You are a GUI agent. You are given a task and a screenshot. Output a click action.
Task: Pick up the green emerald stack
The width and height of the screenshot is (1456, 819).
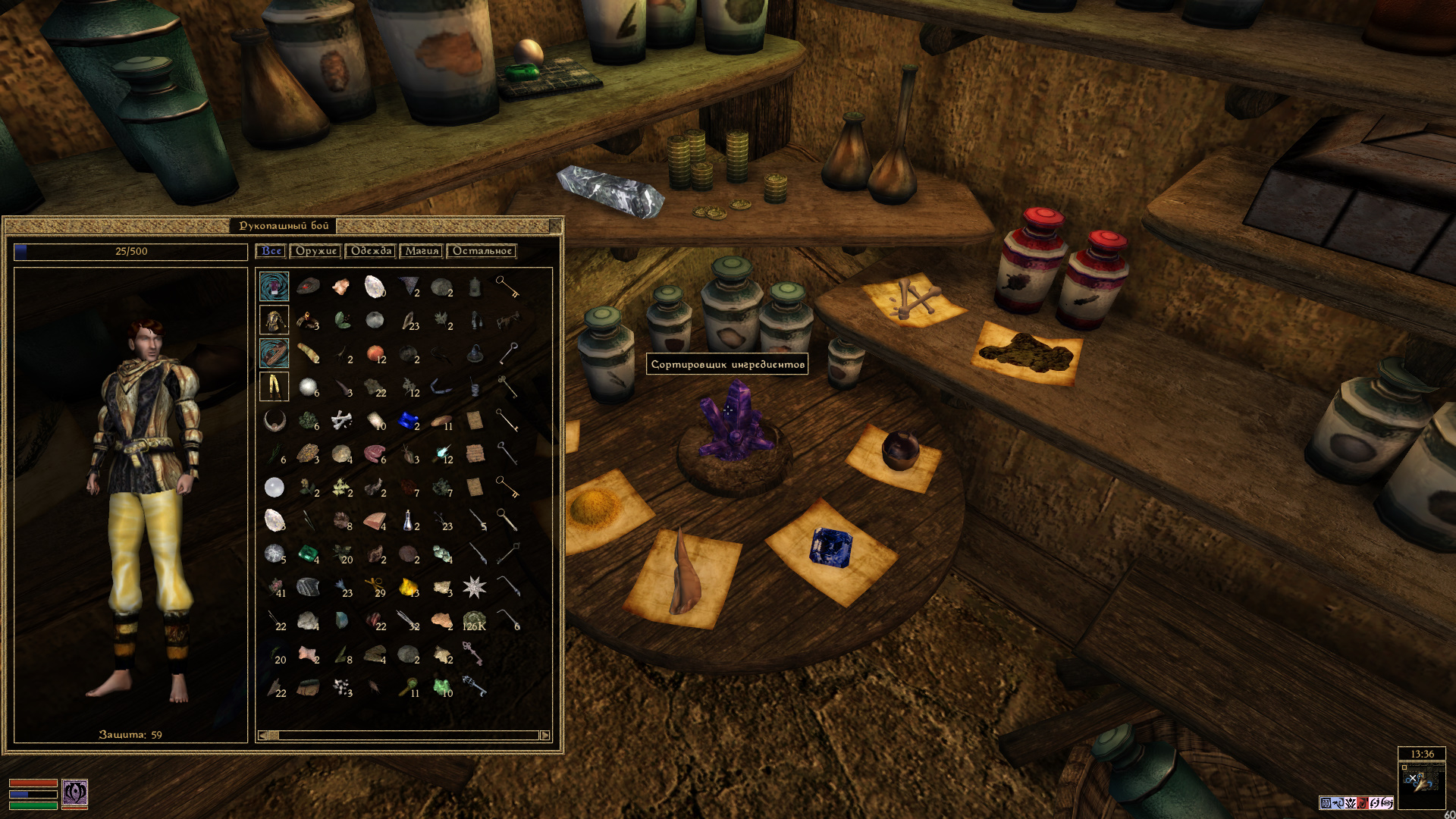tap(307, 554)
